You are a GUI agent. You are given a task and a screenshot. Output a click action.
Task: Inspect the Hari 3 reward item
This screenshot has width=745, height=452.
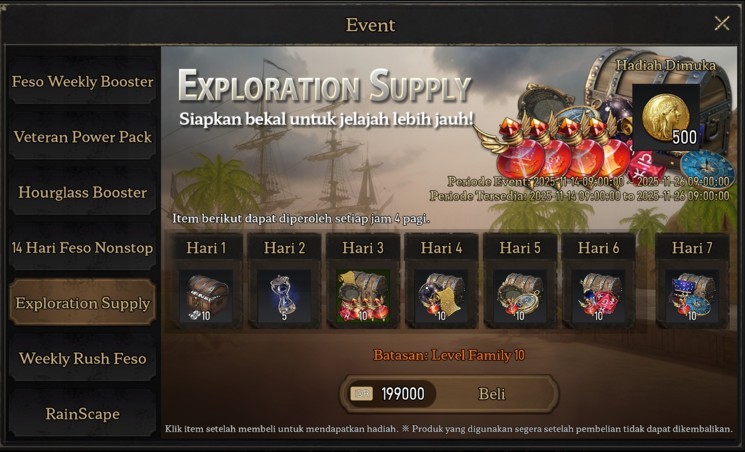tap(362, 297)
